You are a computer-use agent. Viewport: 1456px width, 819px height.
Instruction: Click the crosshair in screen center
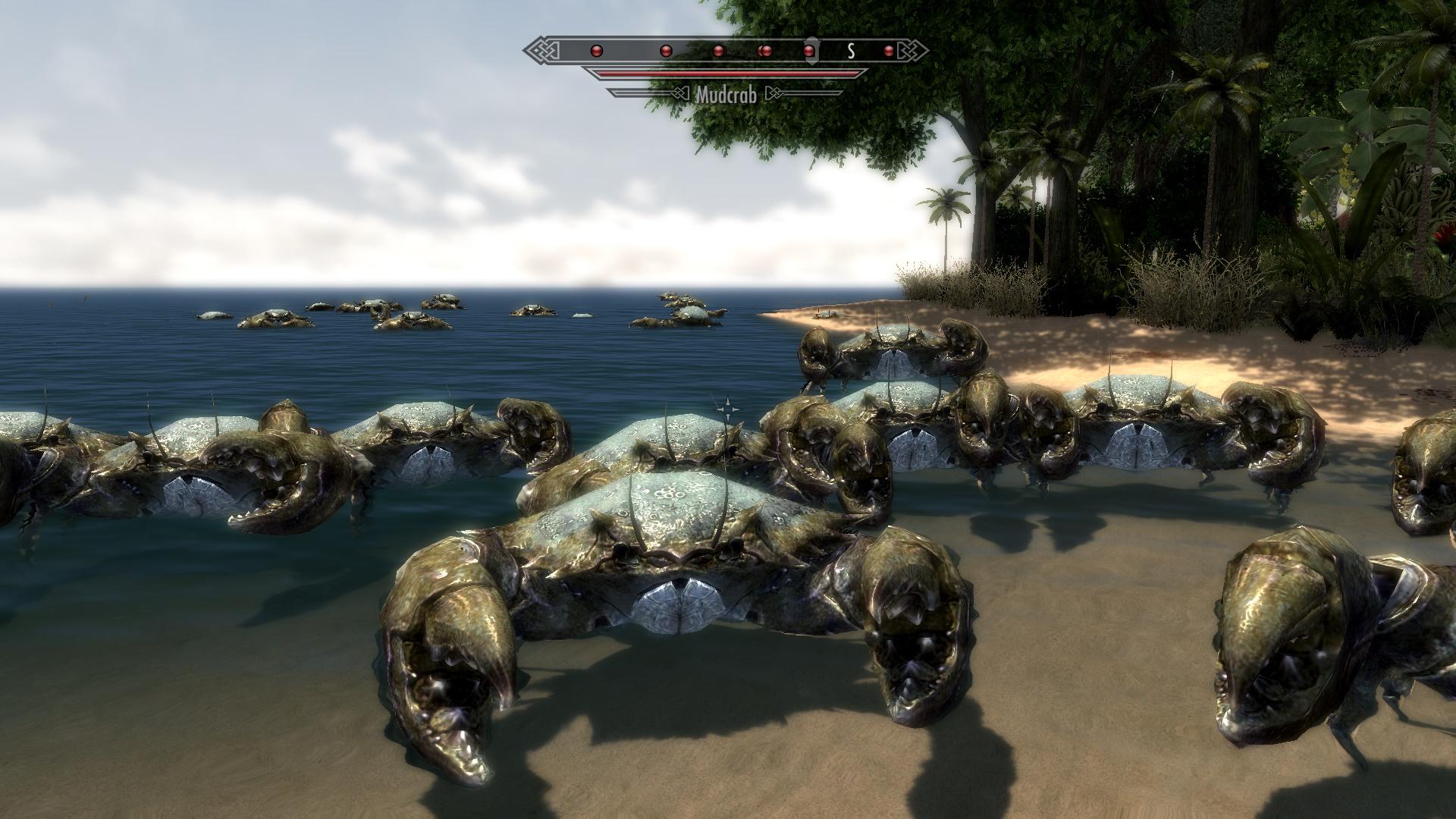coord(730,409)
